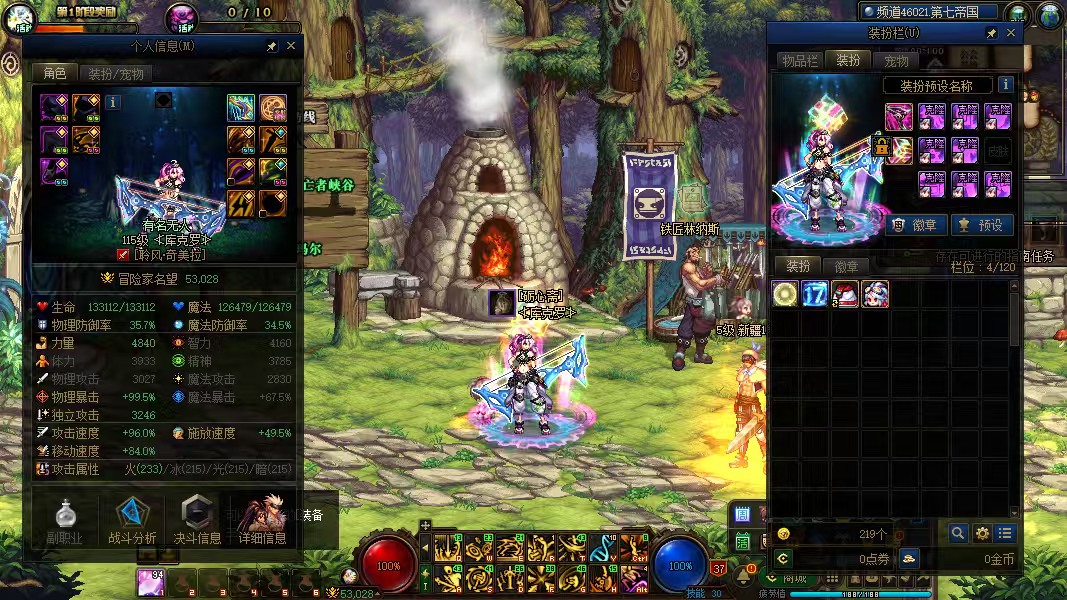Show 决斗信息 duel information
The image size is (1067, 600).
coord(198,520)
